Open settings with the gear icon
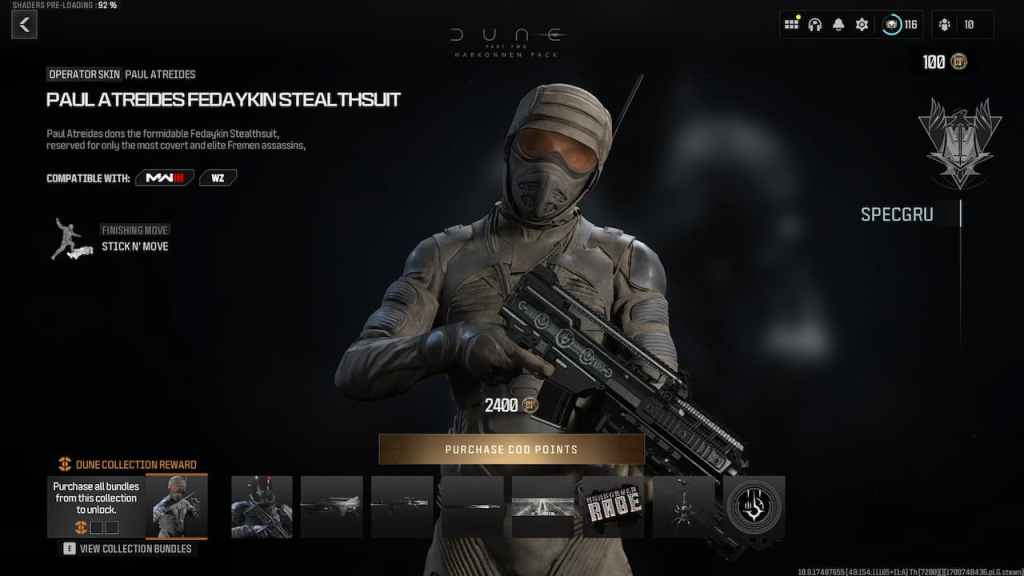Image resolution: width=1024 pixels, height=576 pixels. (x=861, y=25)
